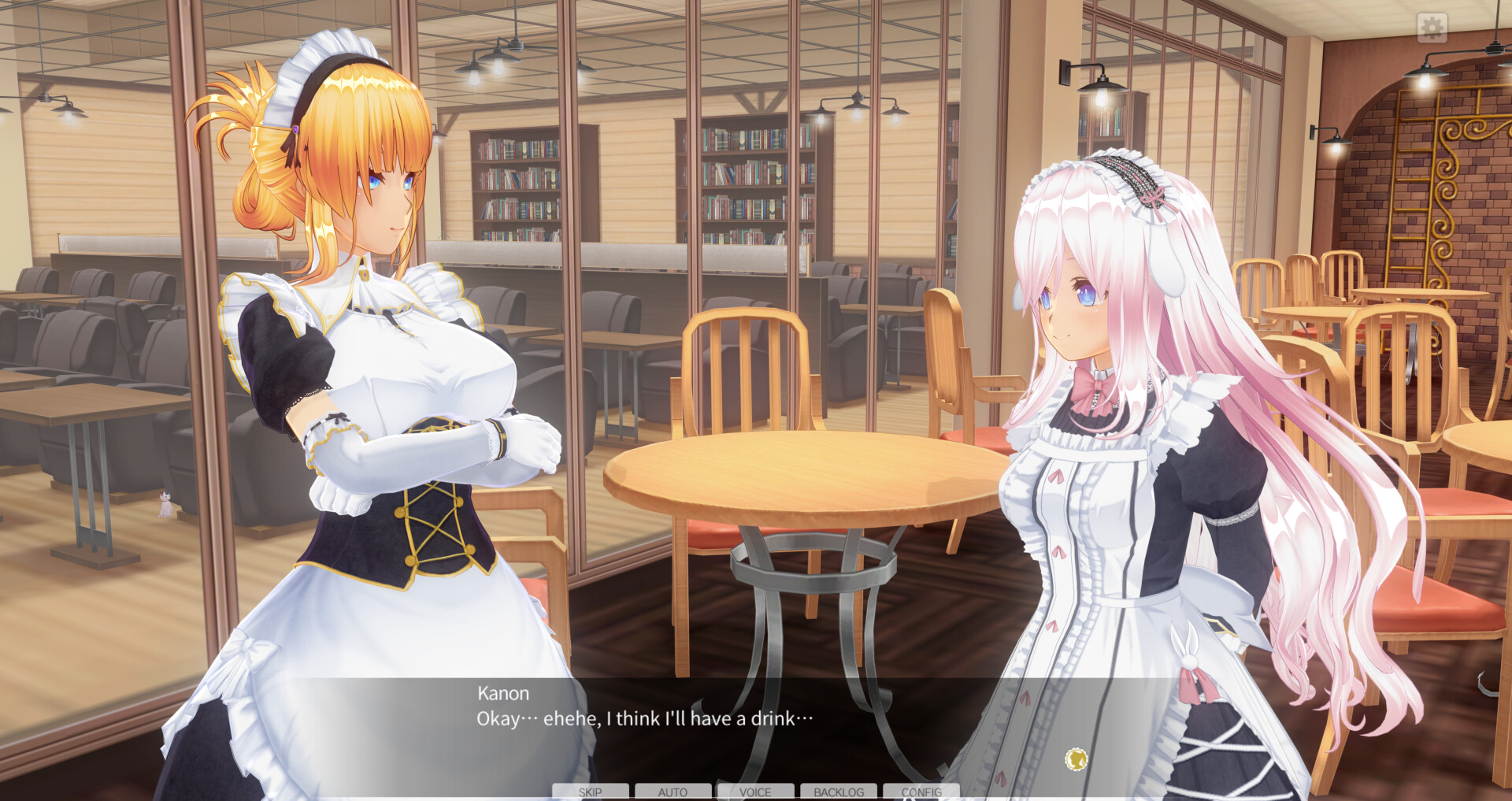1512x801 pixels.
Task: Click the orange-haired maid with crossed arms
Action: coord(378,354)
